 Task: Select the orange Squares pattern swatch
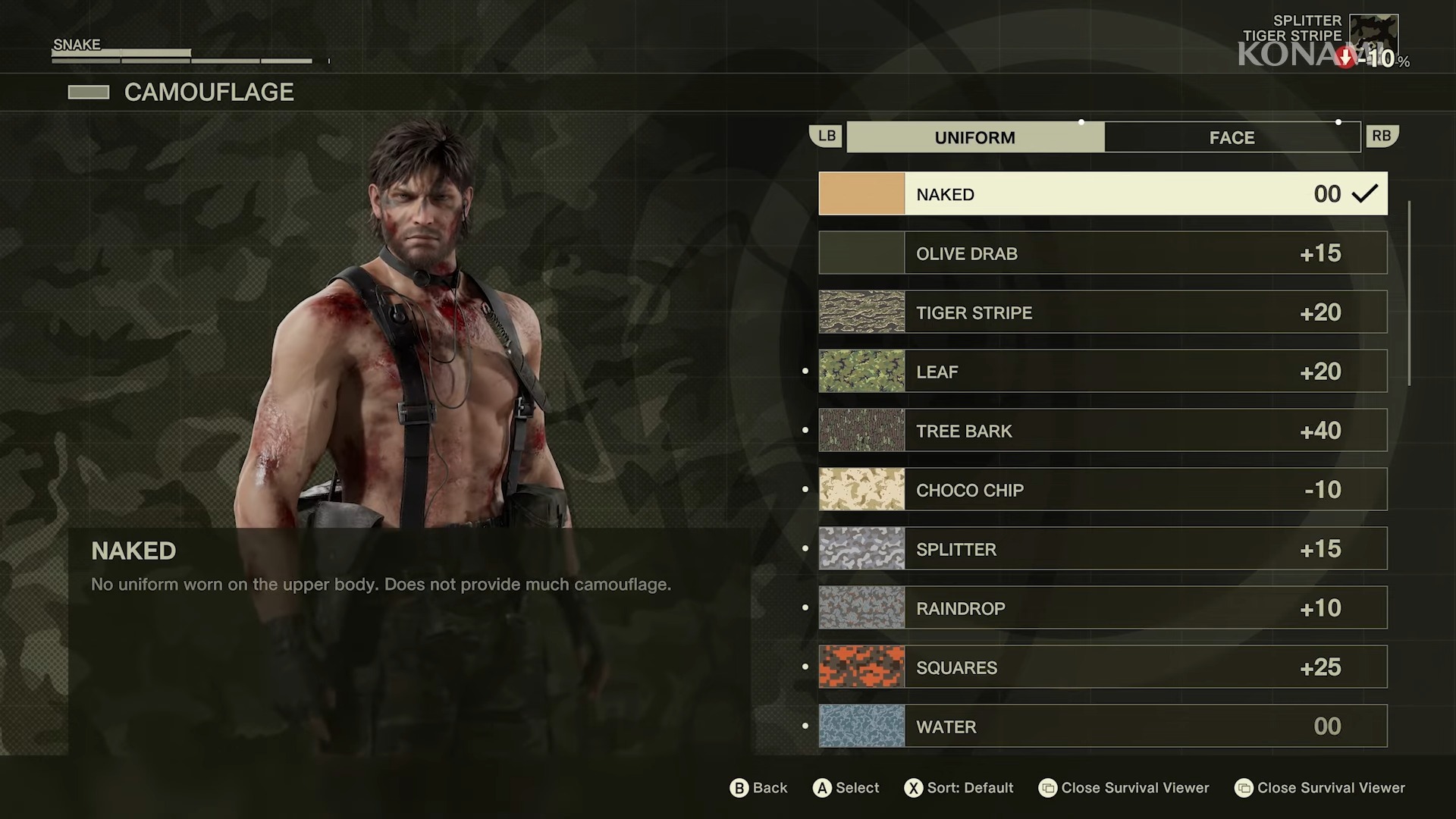coord(861,667)
